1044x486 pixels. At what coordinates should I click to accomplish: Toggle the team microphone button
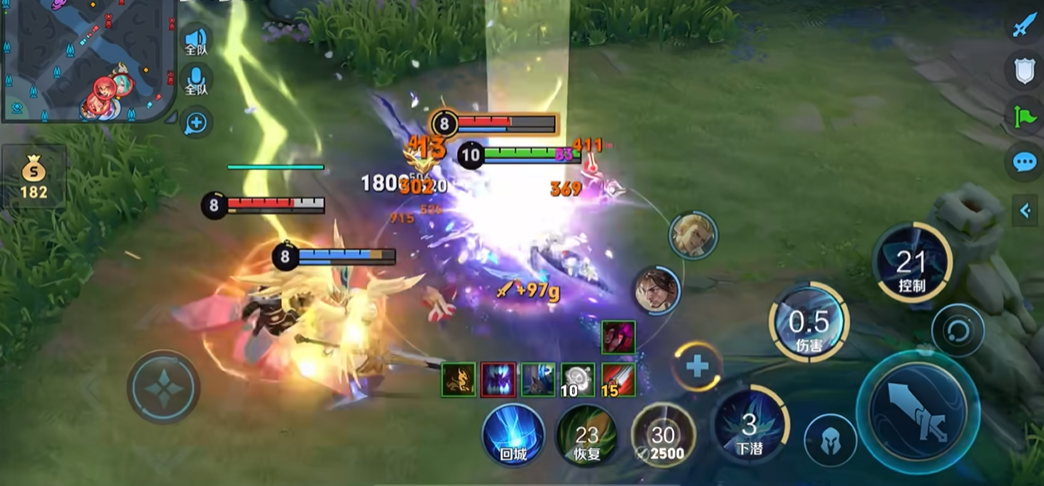tap(196, 82)
